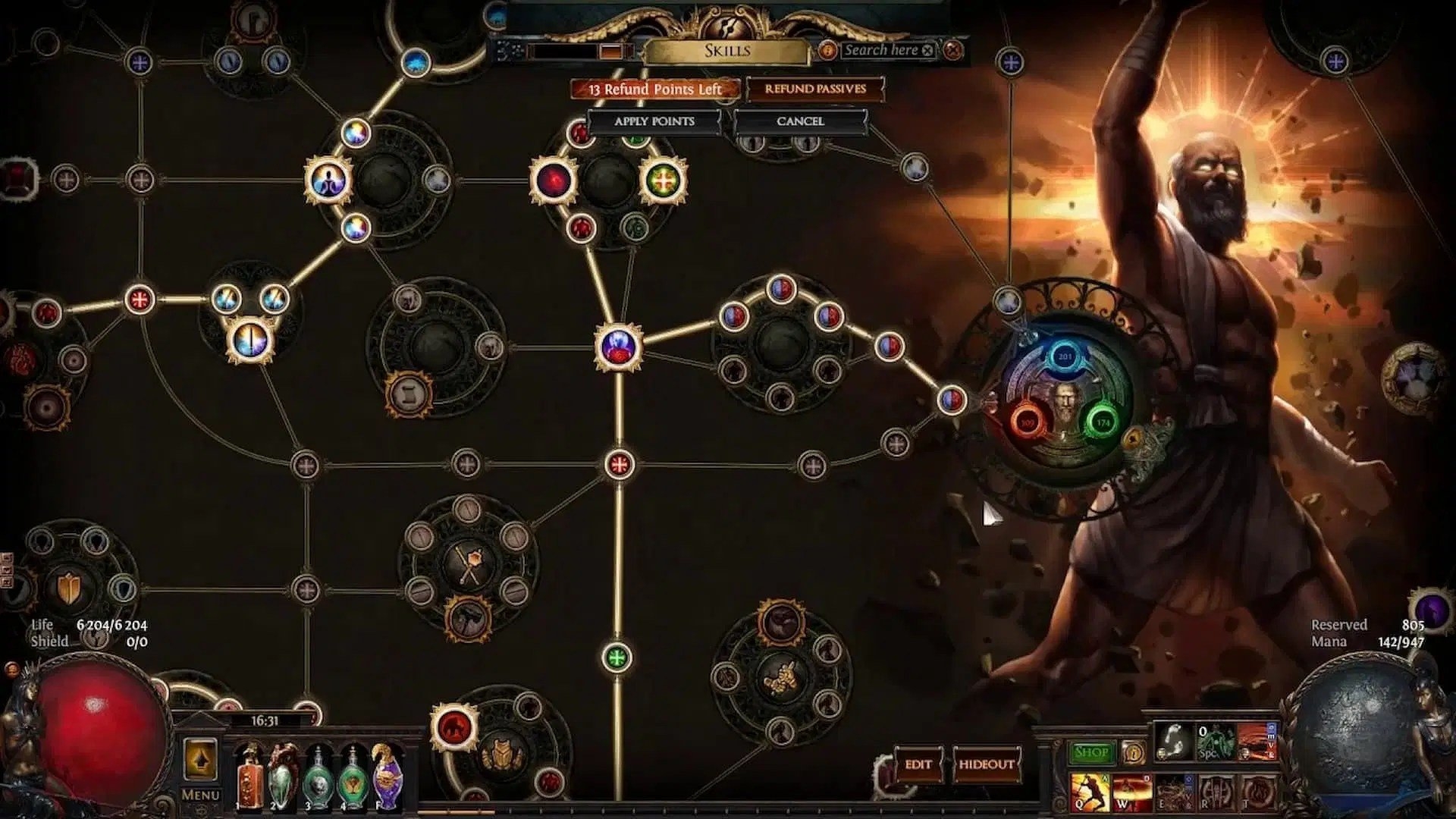Cancel the pending passive changes
The height and width of the screenshot is (819, 1456).
pos(799,121)
